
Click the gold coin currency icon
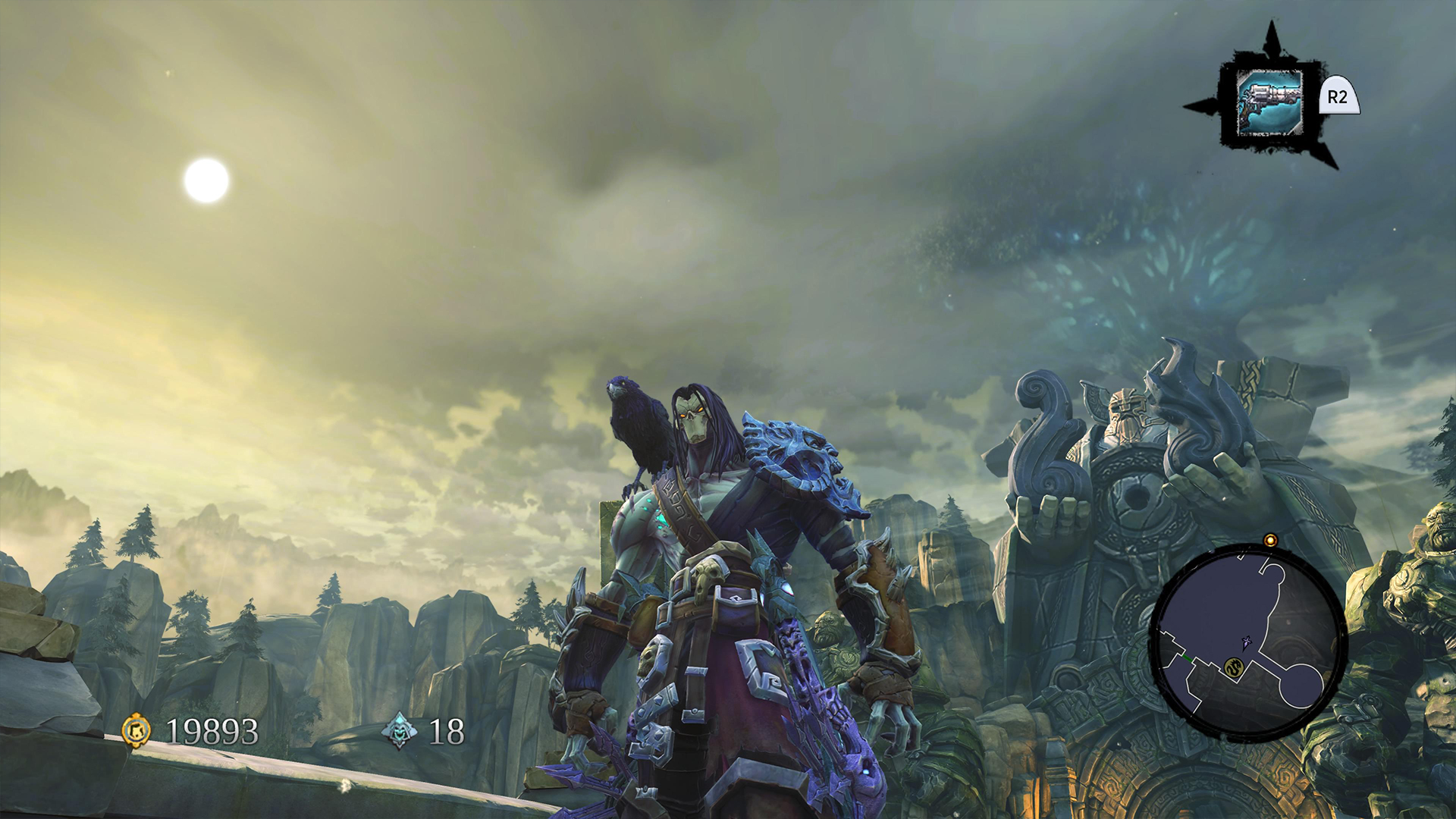(x=136, y=730)
